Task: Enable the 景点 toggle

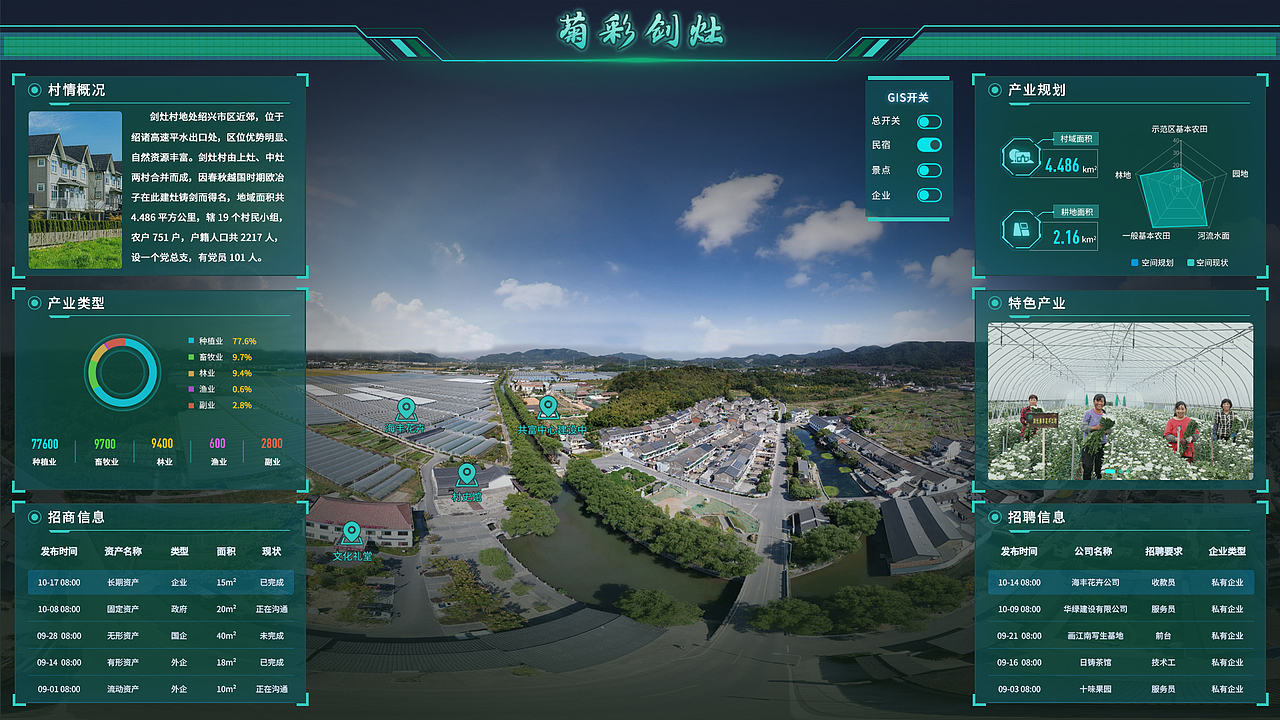Action: 930,172
